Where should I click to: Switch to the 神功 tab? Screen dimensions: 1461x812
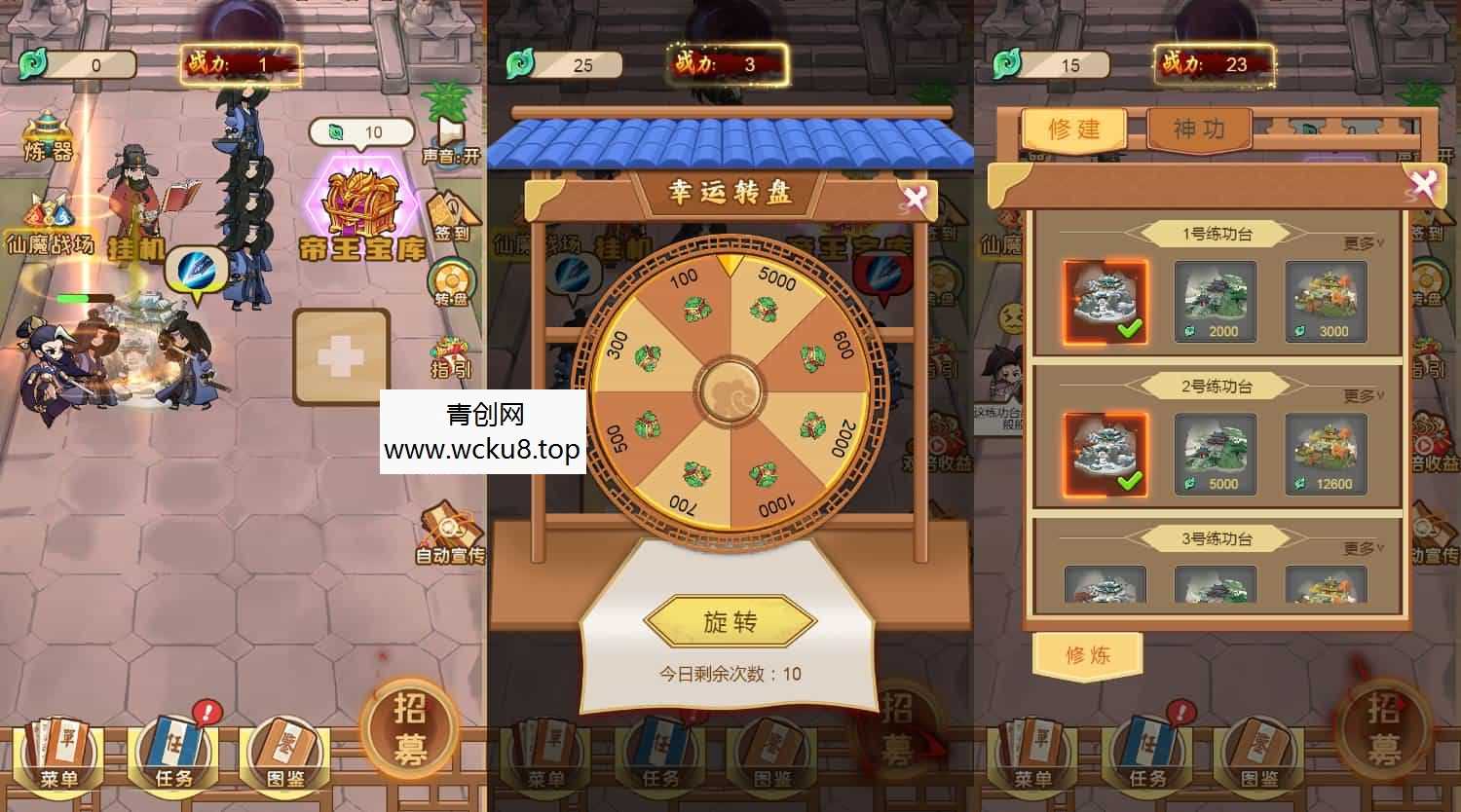[1201, 128]
